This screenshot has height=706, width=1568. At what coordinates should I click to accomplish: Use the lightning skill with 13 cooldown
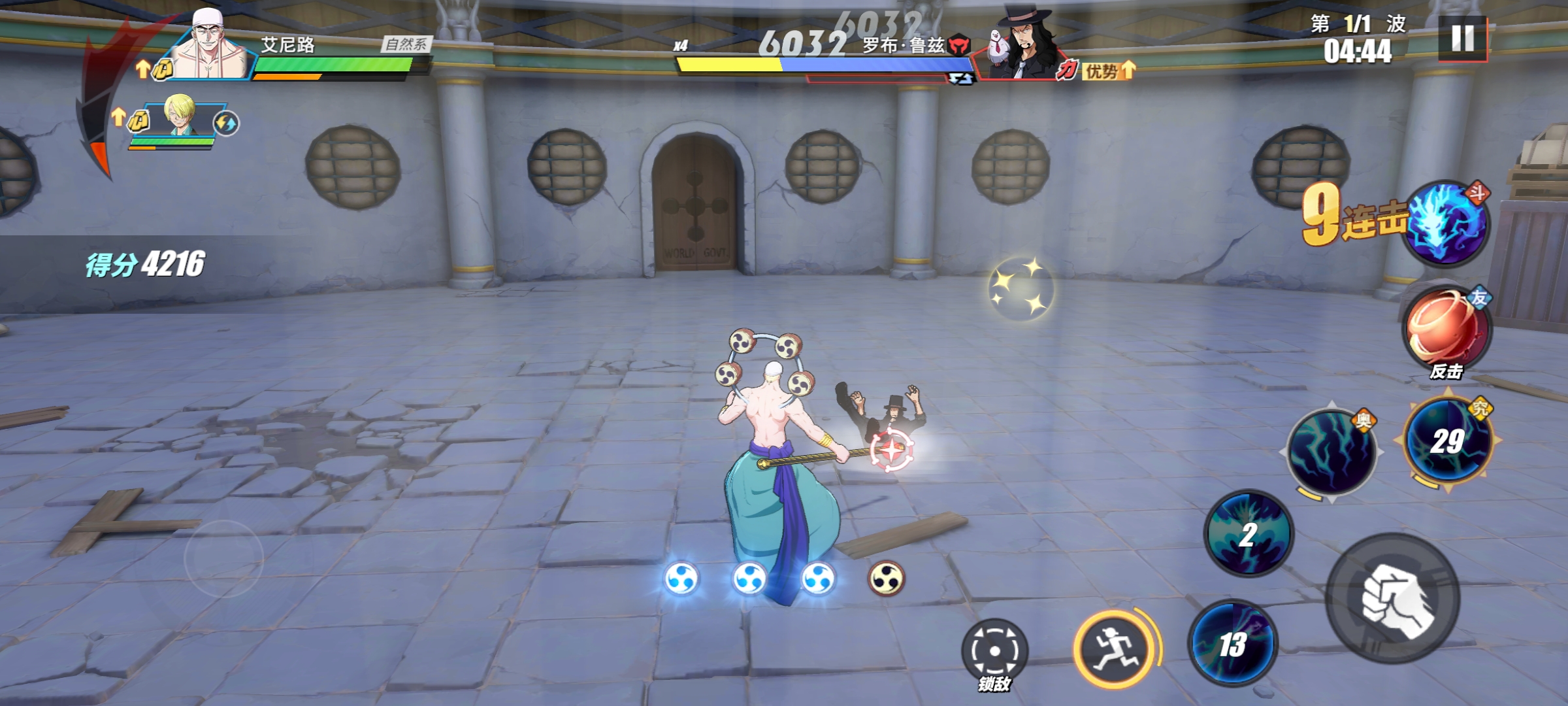click(x=1232, y=643)
